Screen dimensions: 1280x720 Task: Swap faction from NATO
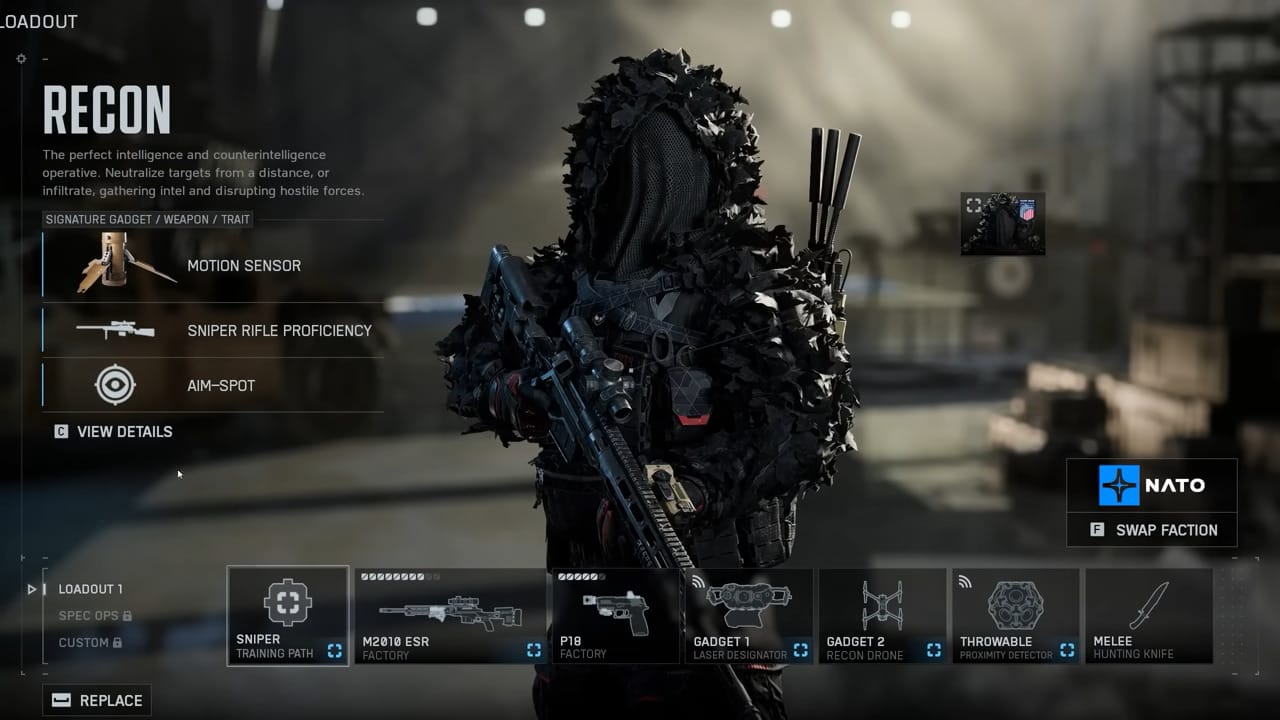coord(1152,530)
